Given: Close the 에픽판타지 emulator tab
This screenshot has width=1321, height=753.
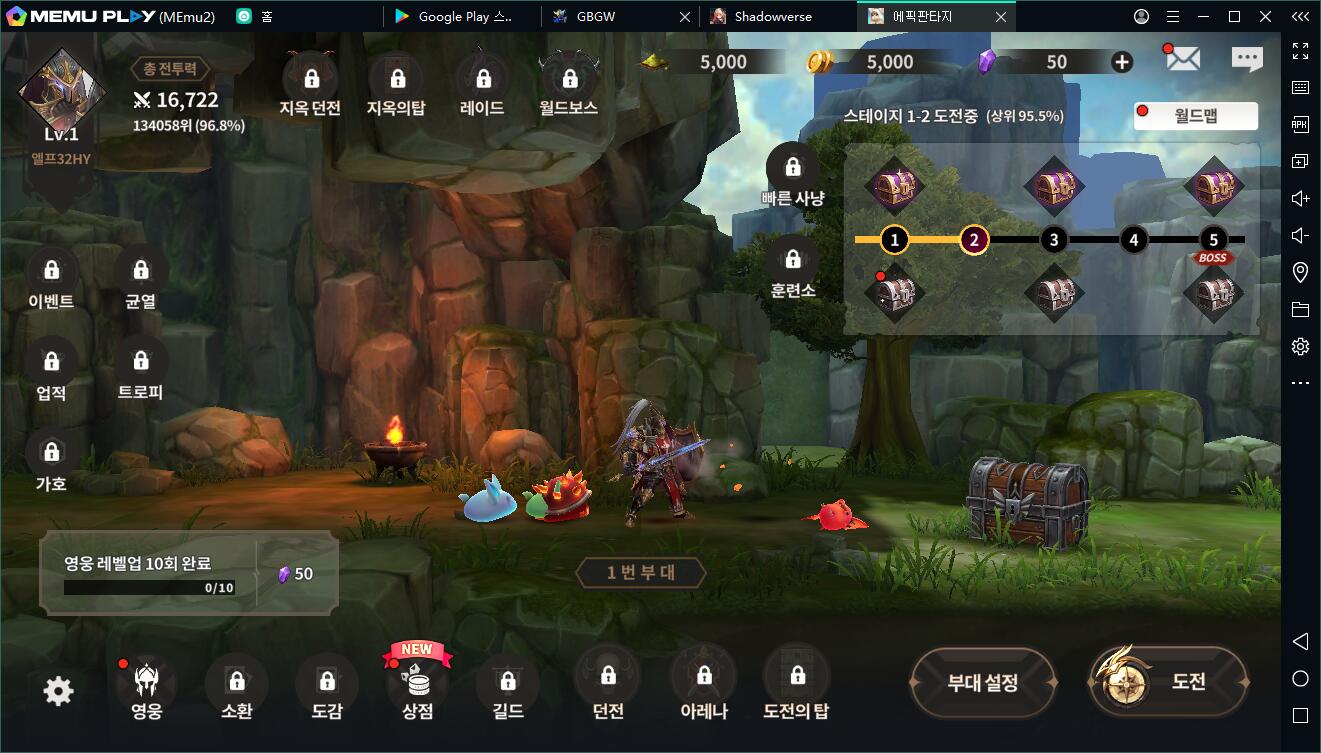Looking at the screenshot, I should (x=1001, y=16).
